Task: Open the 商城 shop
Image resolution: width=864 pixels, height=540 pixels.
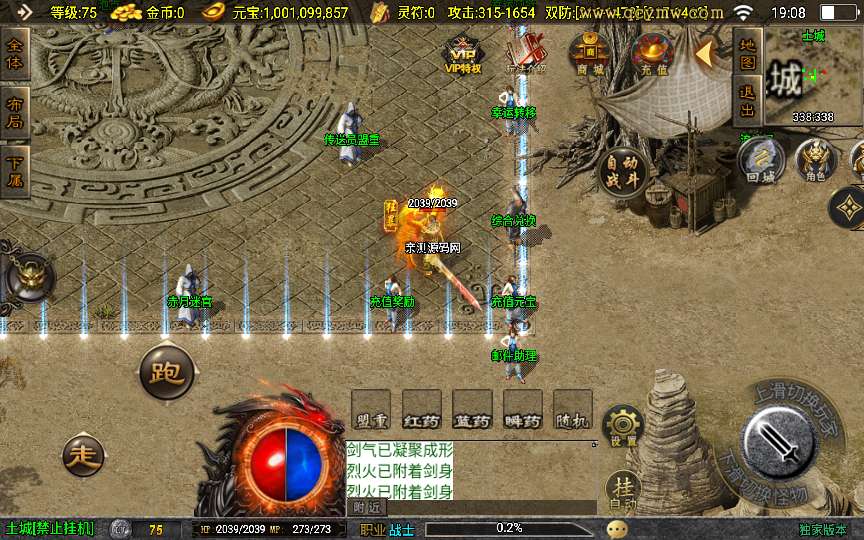Action: click(589, 53)
